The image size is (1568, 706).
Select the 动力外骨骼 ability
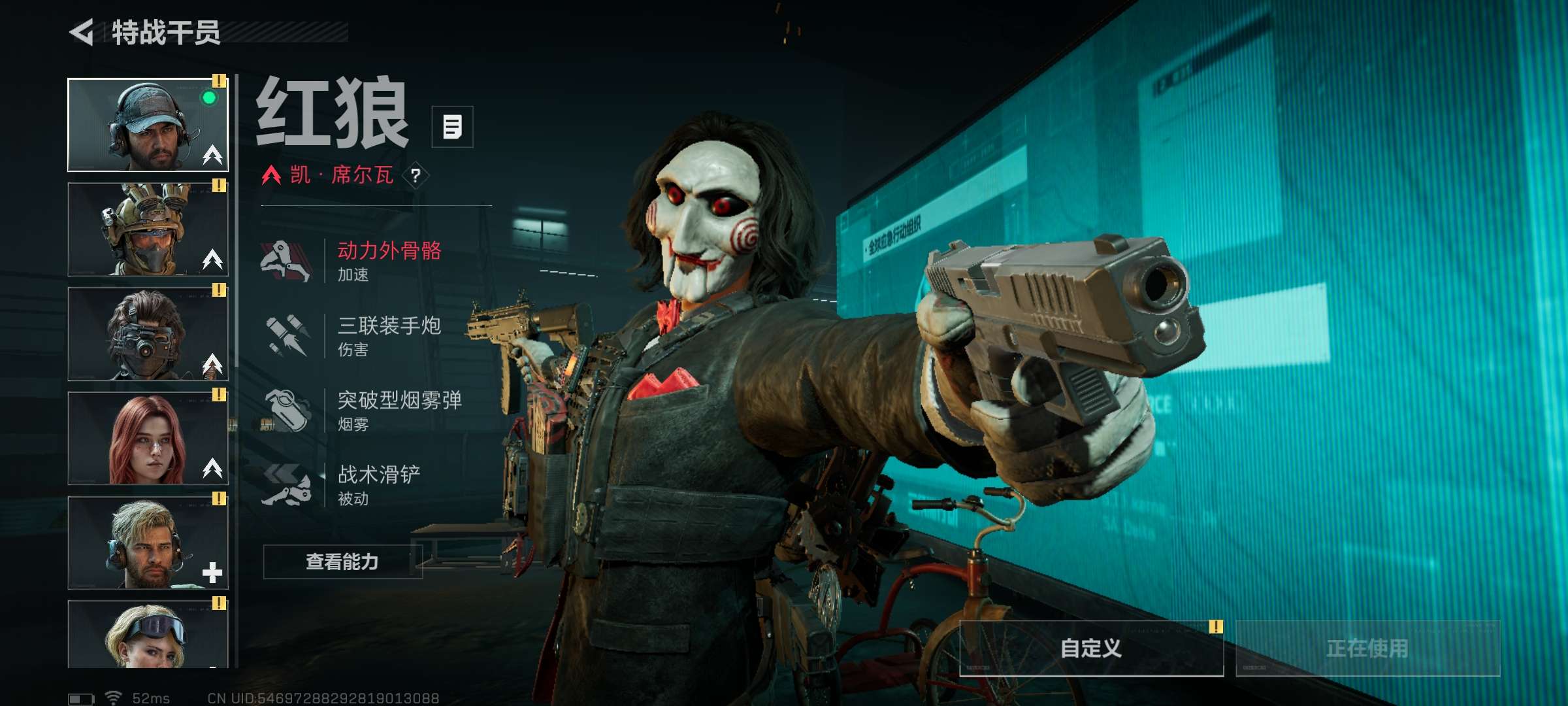pos(389,260)
